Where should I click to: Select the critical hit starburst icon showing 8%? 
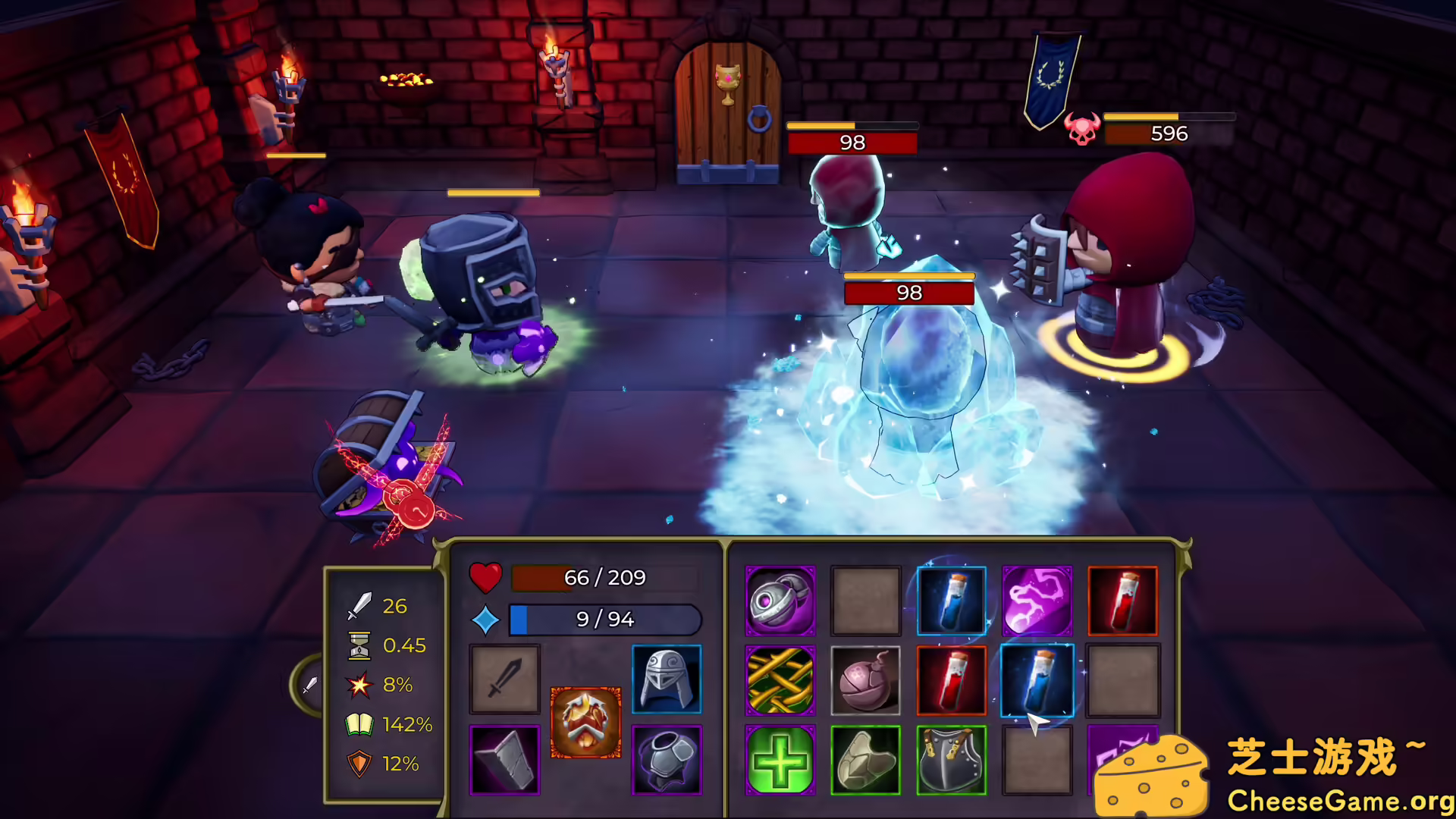tap(360, 685)
